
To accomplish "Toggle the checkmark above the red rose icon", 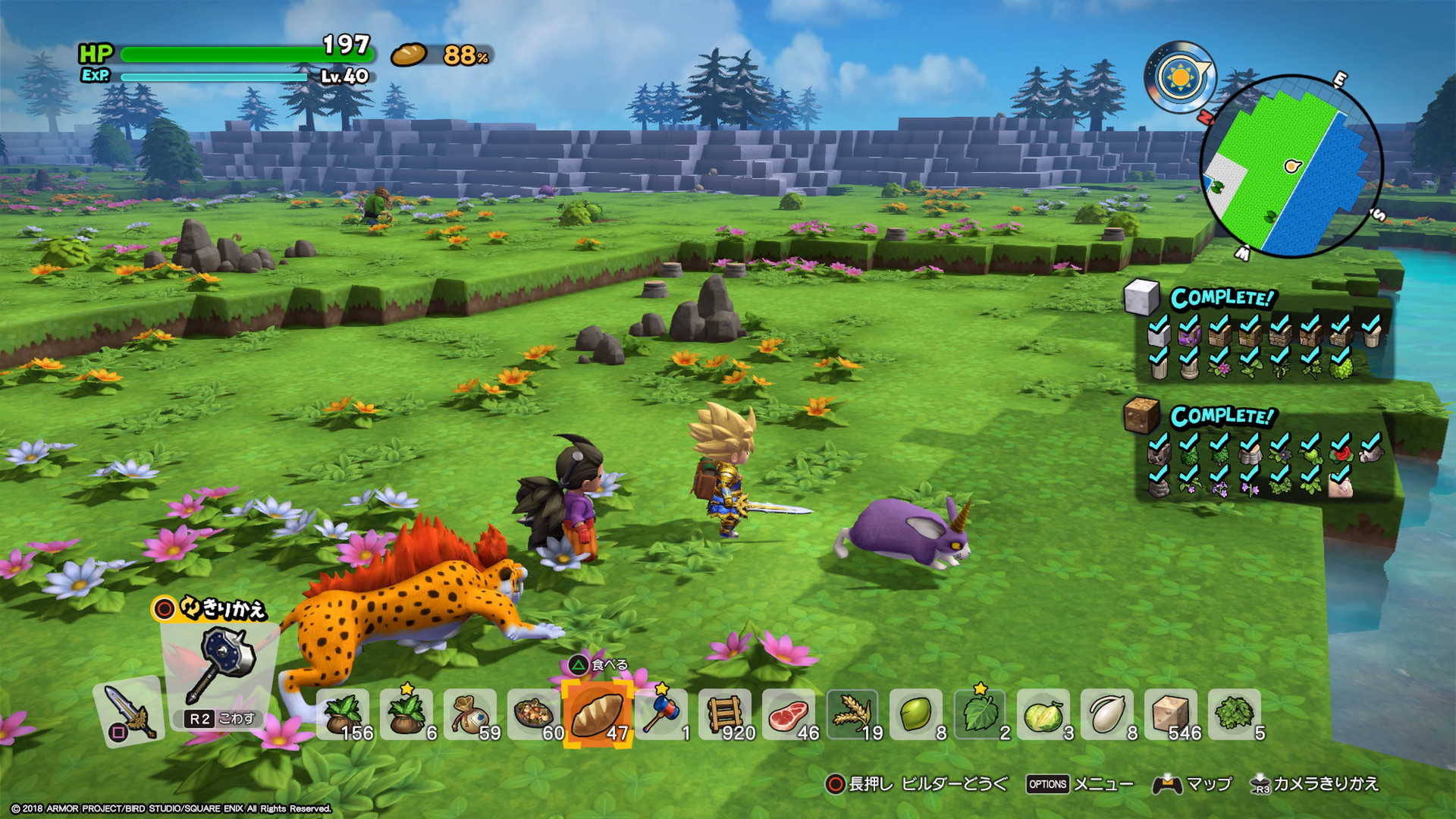I will [1340, 443].
